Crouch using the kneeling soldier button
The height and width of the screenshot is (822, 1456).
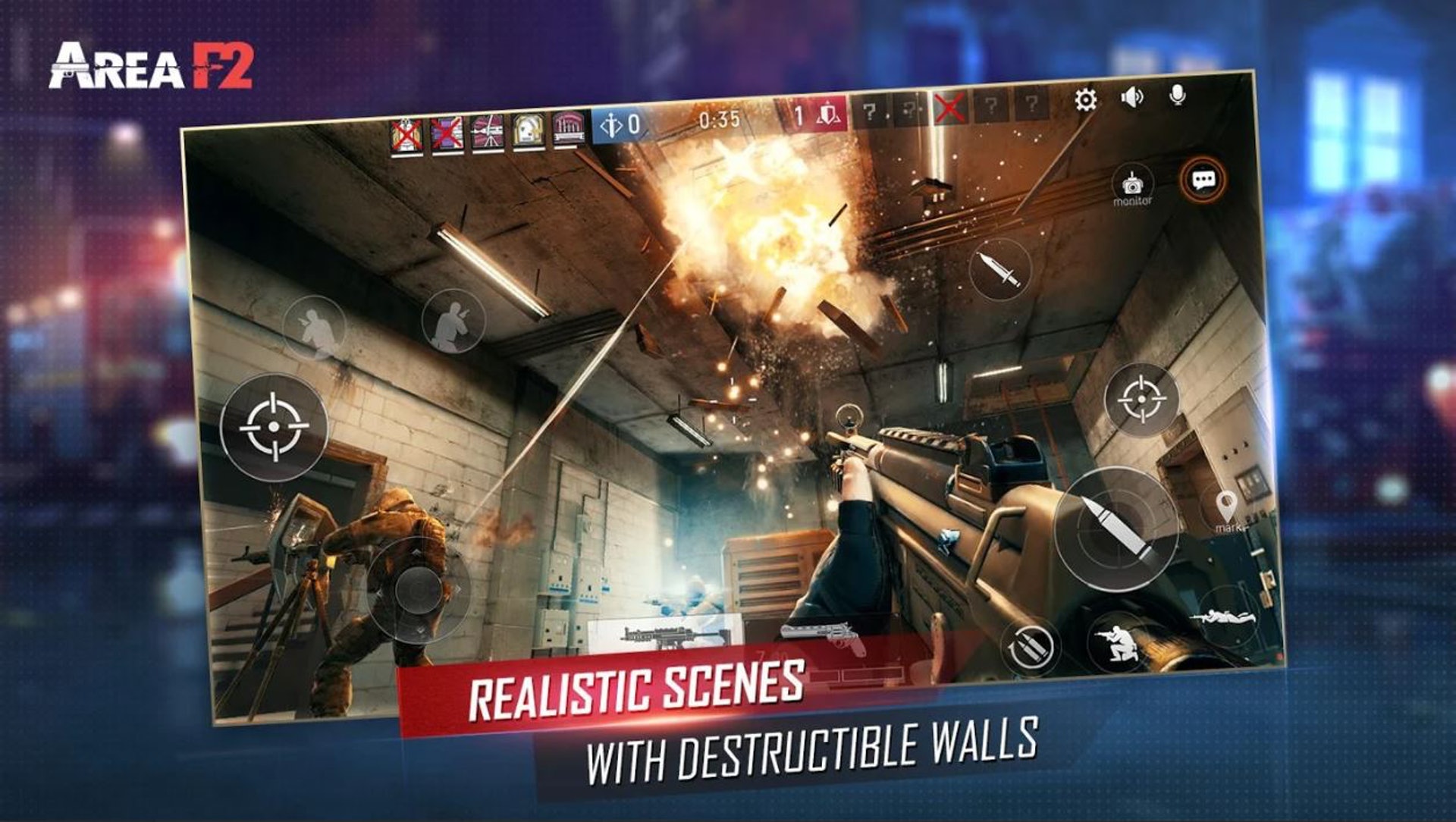coord(1119,641)
